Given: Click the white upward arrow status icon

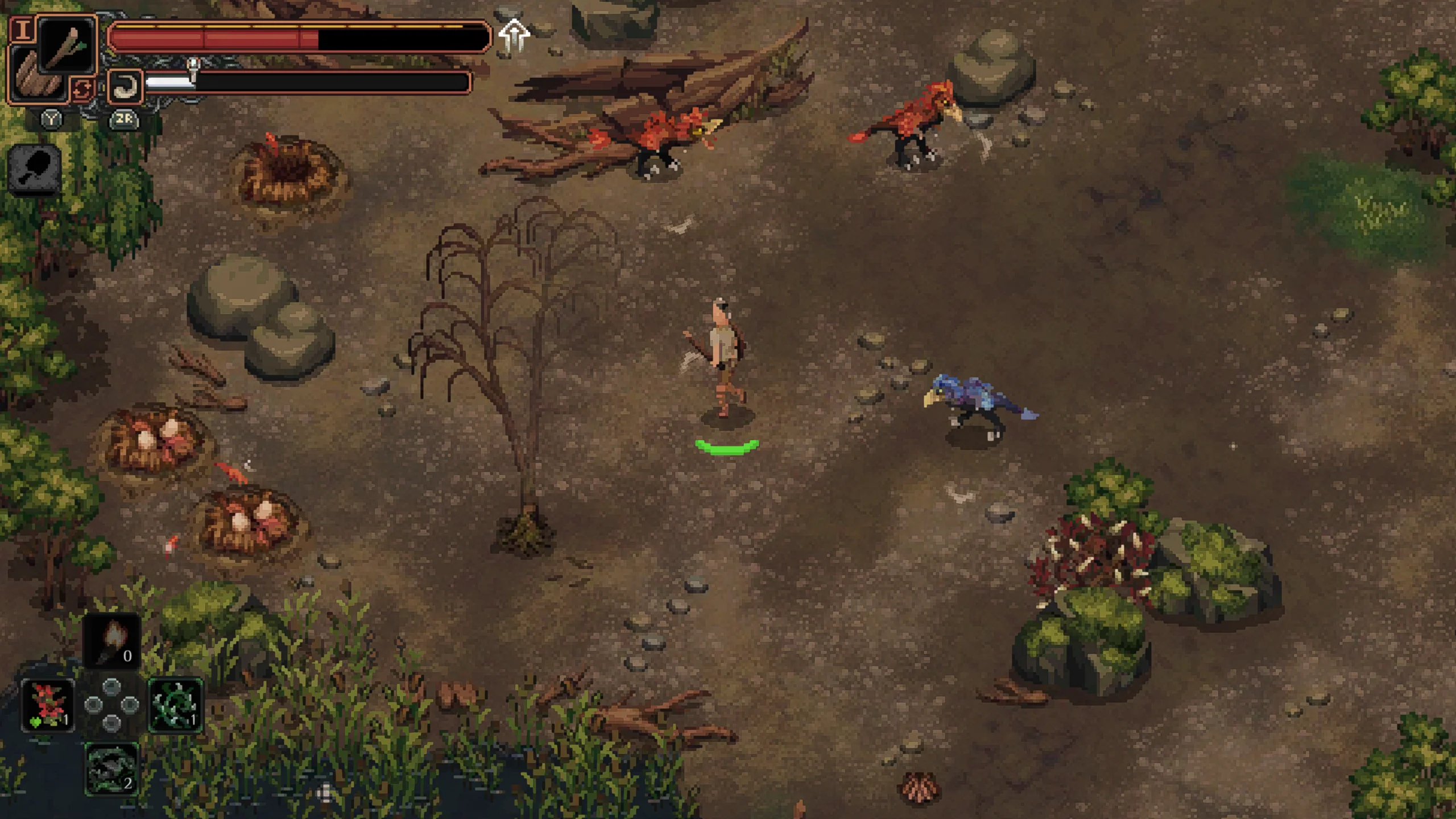Looking at the screenshot, I should [x=514, y=36].
